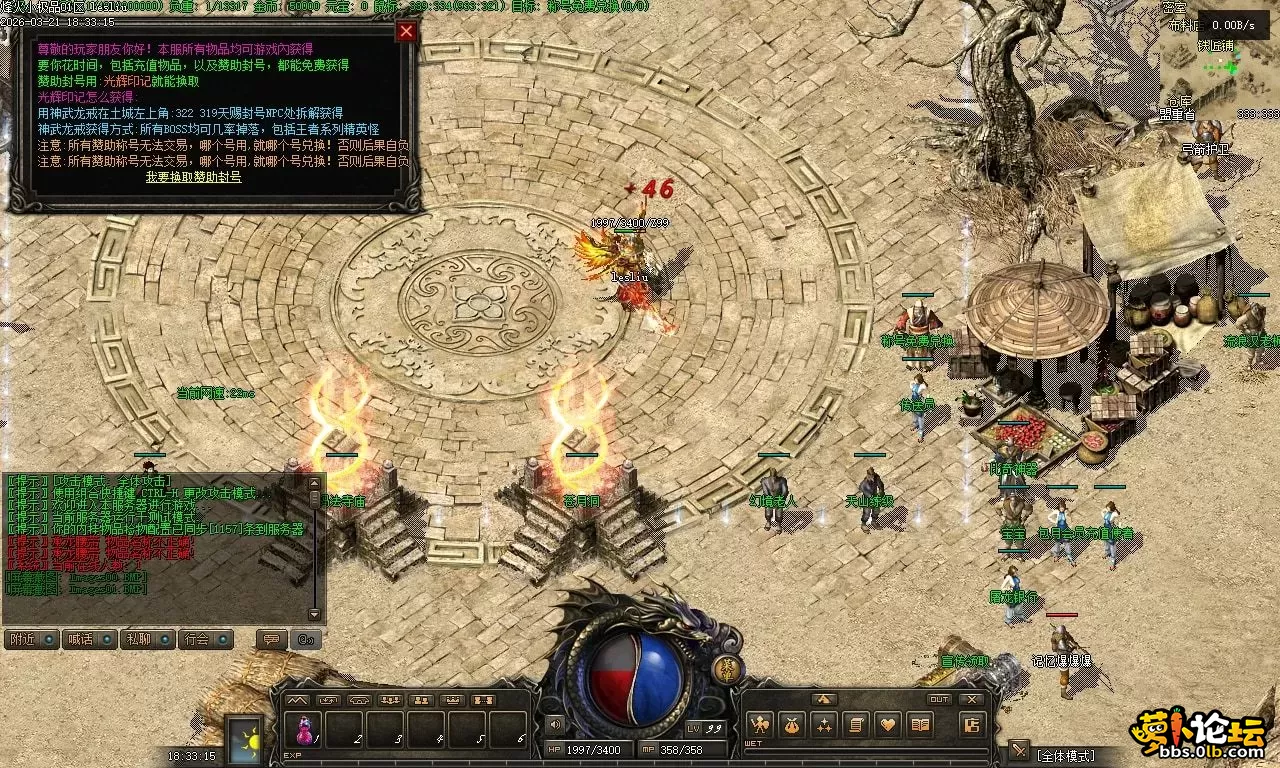Click the 我要换取赞助封号 link
This screenshot has width=1280, height=768.
click(193, 177)
